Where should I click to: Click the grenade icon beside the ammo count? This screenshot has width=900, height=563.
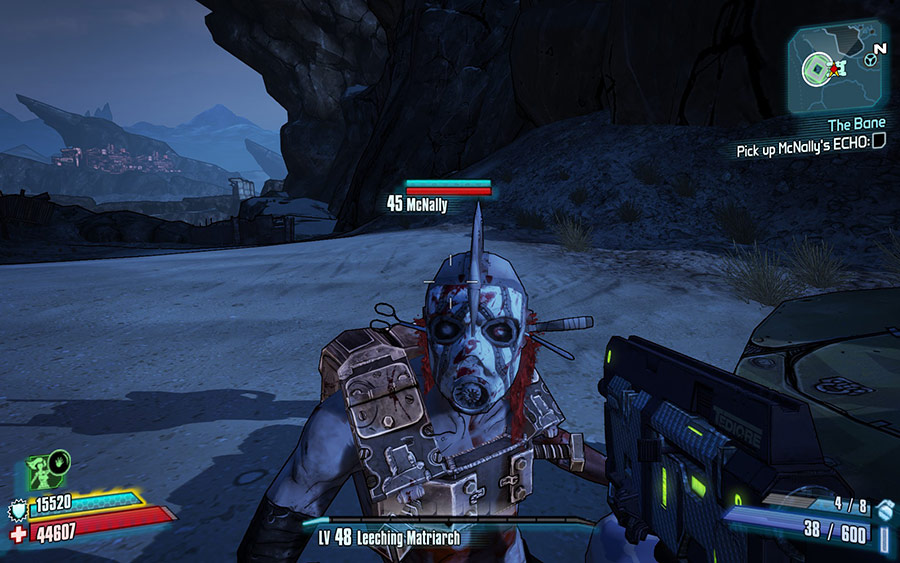886,509
